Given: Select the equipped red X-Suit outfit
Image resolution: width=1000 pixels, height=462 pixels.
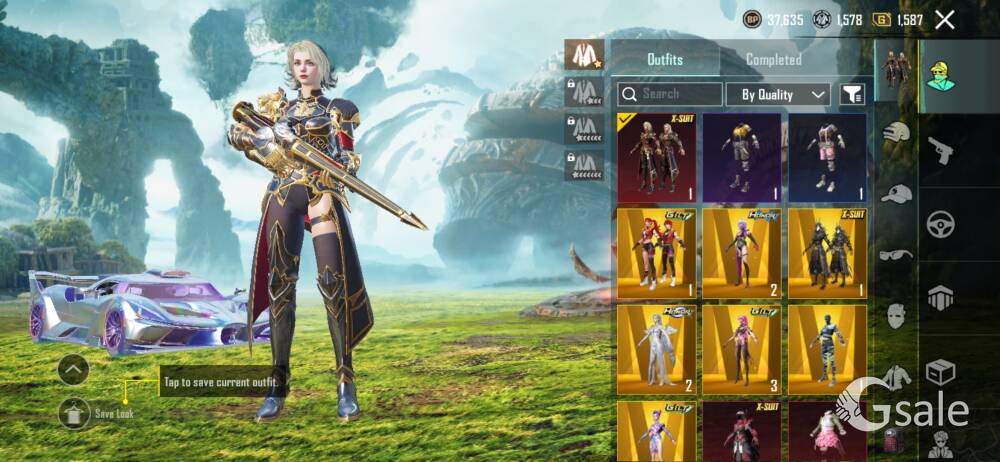Looking at the screenshot, I should (656, 158).
